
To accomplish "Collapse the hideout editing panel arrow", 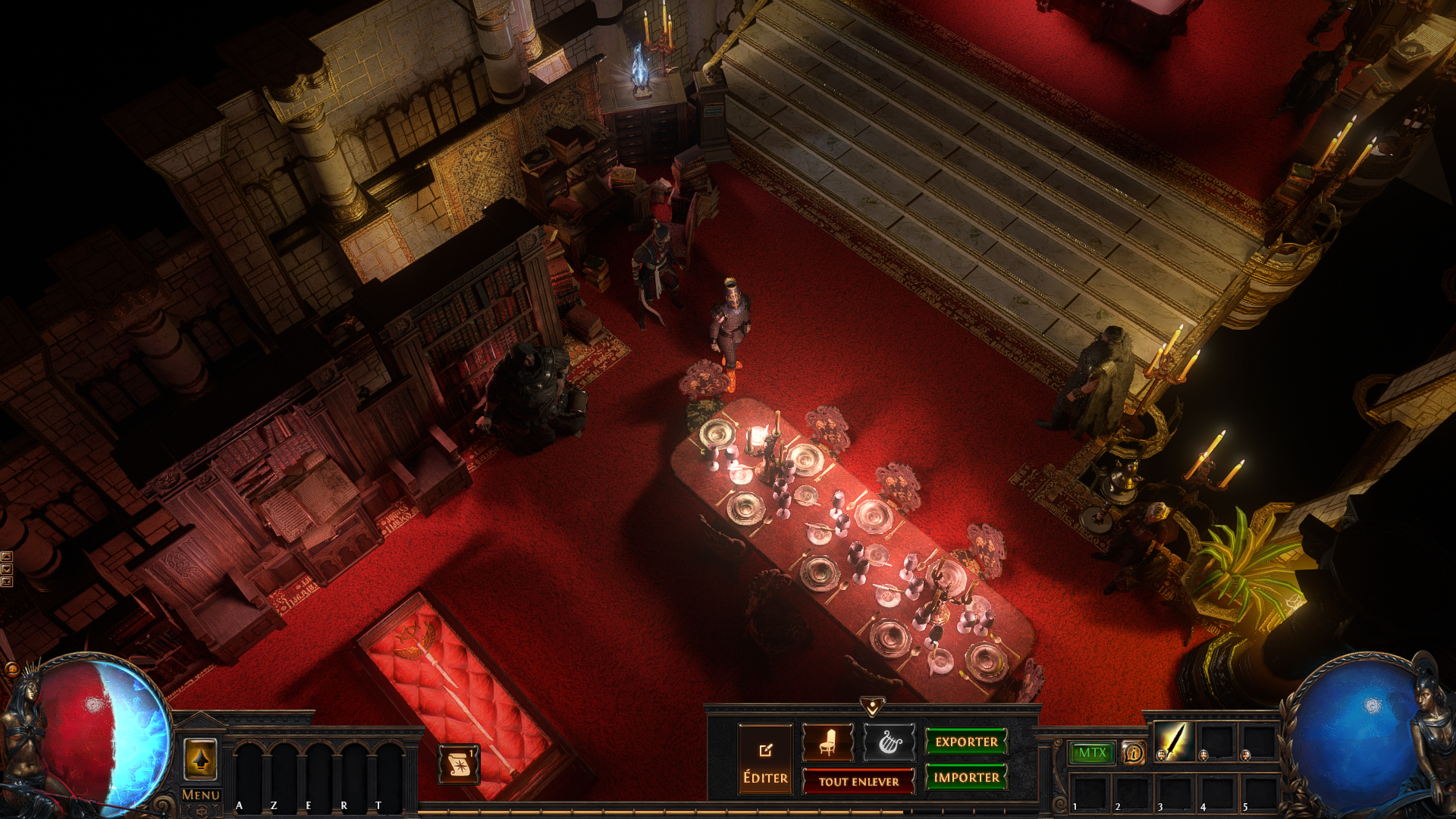I will click(872, 707).
